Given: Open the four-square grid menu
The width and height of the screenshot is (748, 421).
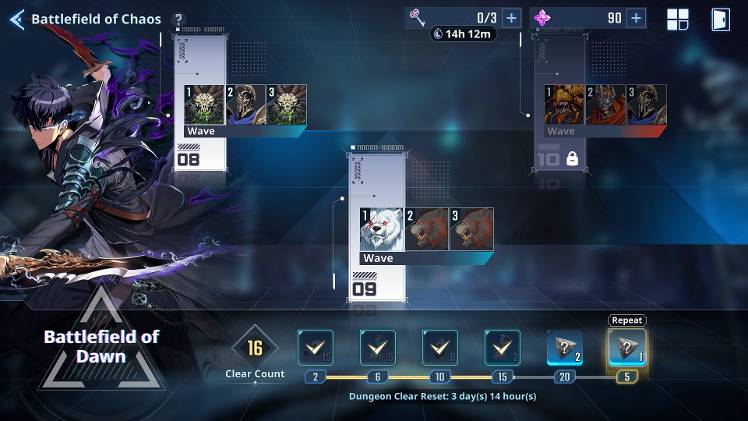Looking at the screenshot, I should pyautogui.click(x=678, y=19).
